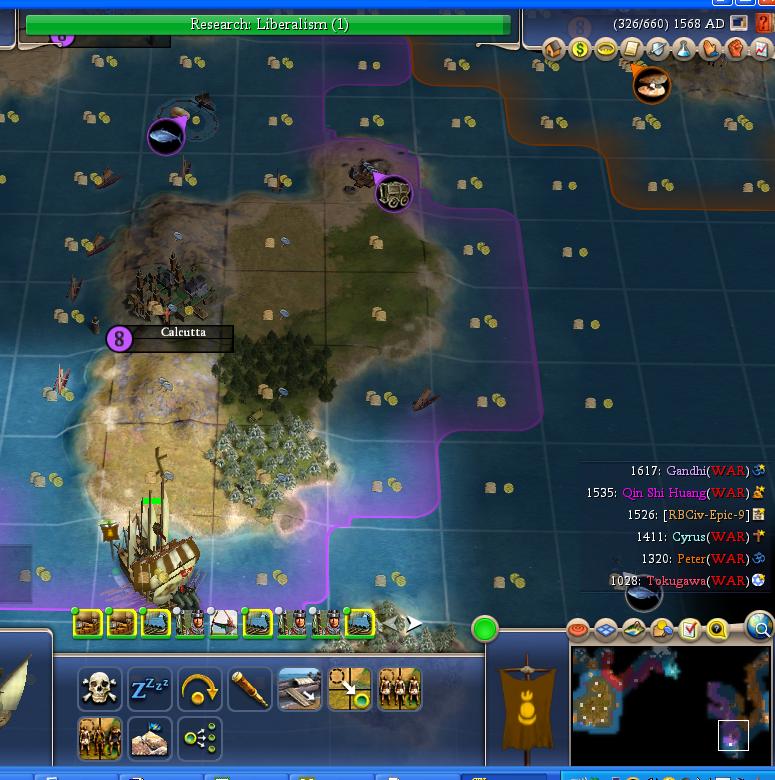Open the Religion Advisor praying hands icon
This screenshot has width=775, height=780.
[x=710, y=49]
